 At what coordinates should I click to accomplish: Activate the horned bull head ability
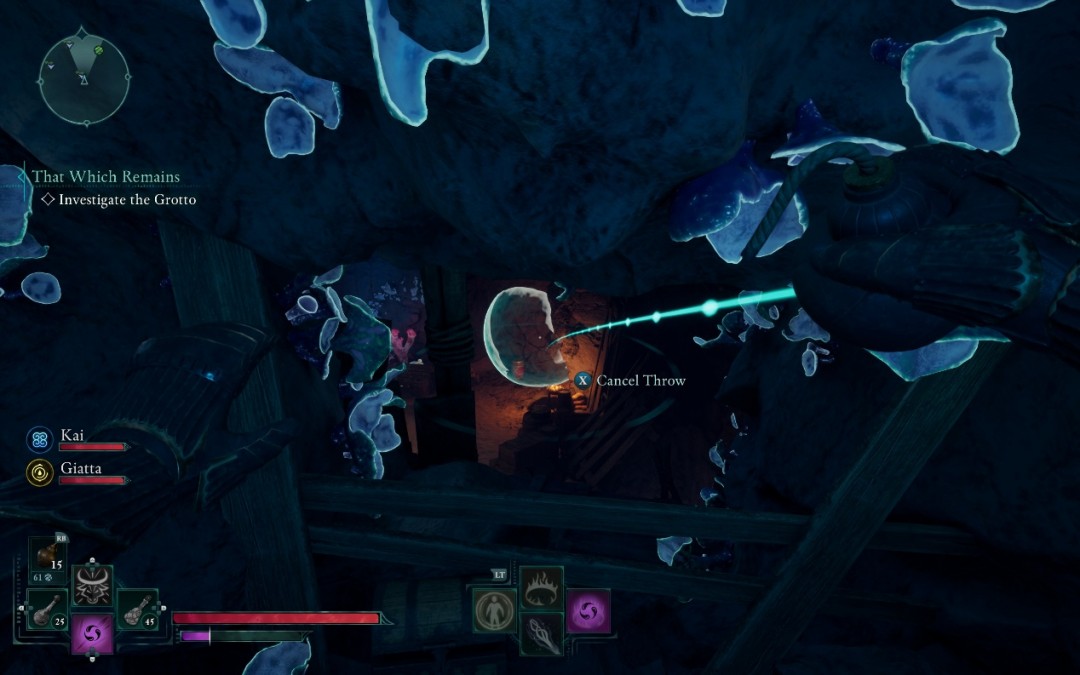point(92,586)
